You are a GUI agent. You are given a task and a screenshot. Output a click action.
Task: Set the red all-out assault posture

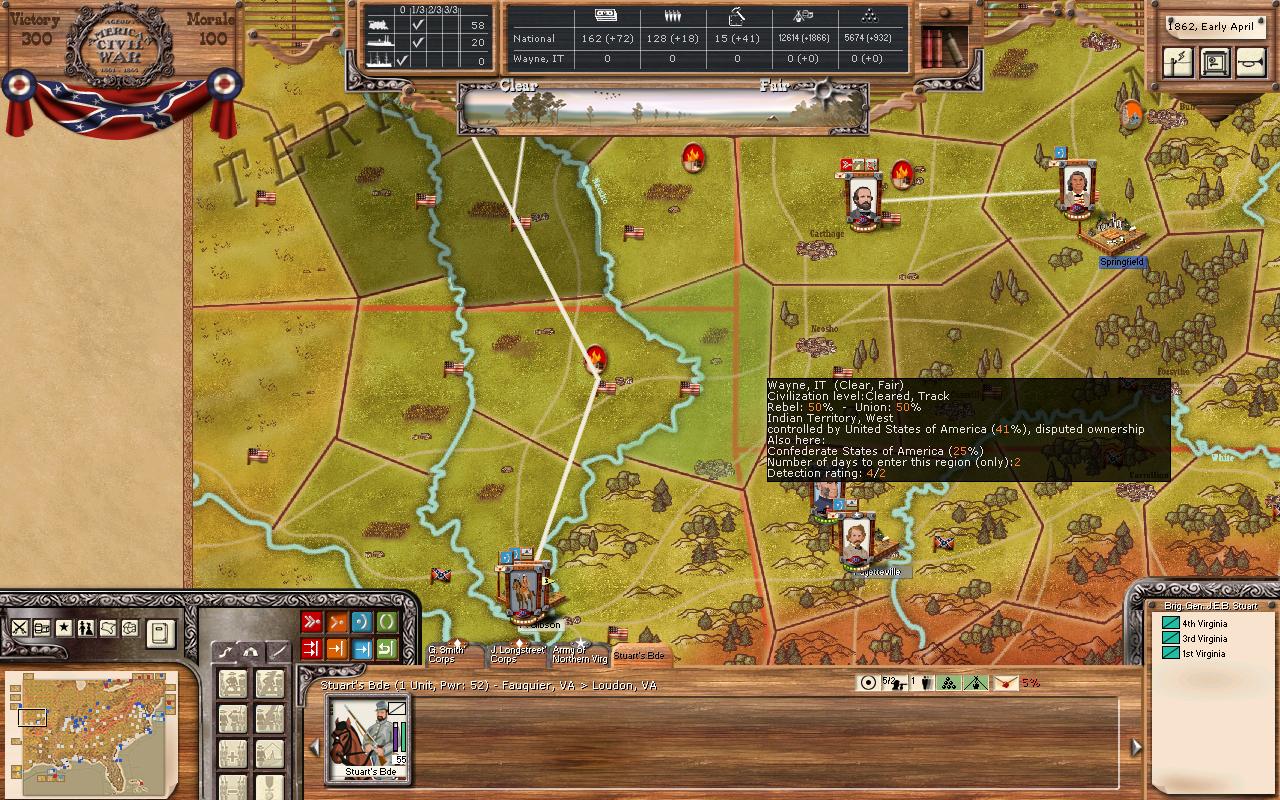[x=312, y=622]
